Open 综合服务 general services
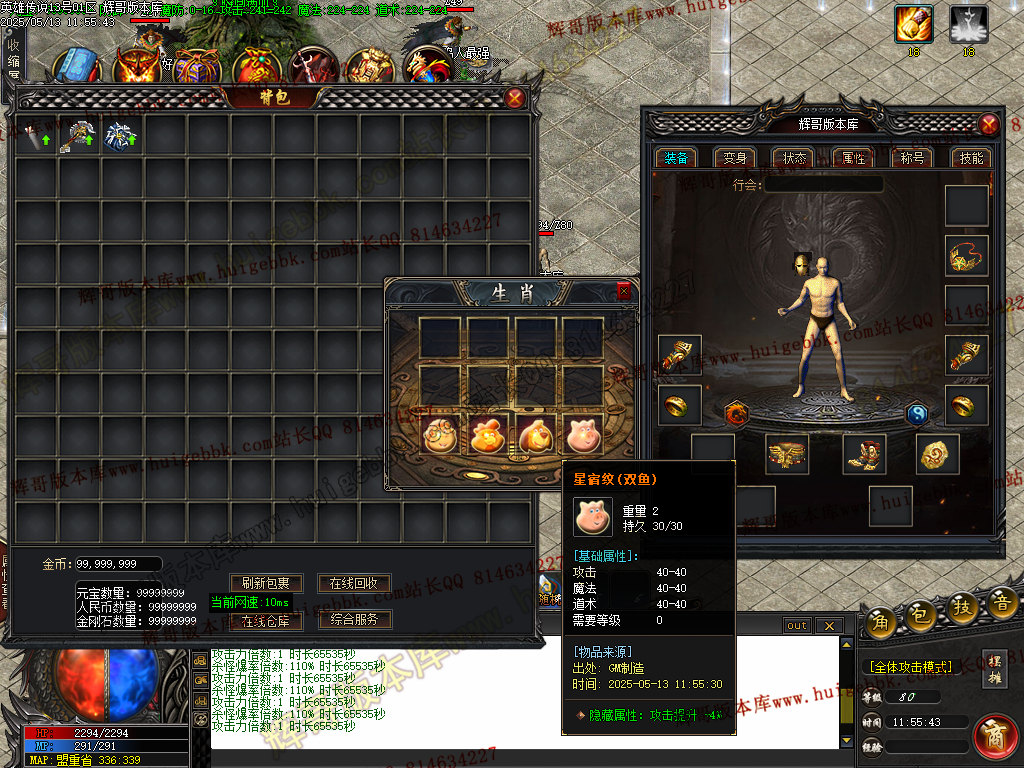The height and width of the screenshot is (768, 1024). (x=354, y=620)
